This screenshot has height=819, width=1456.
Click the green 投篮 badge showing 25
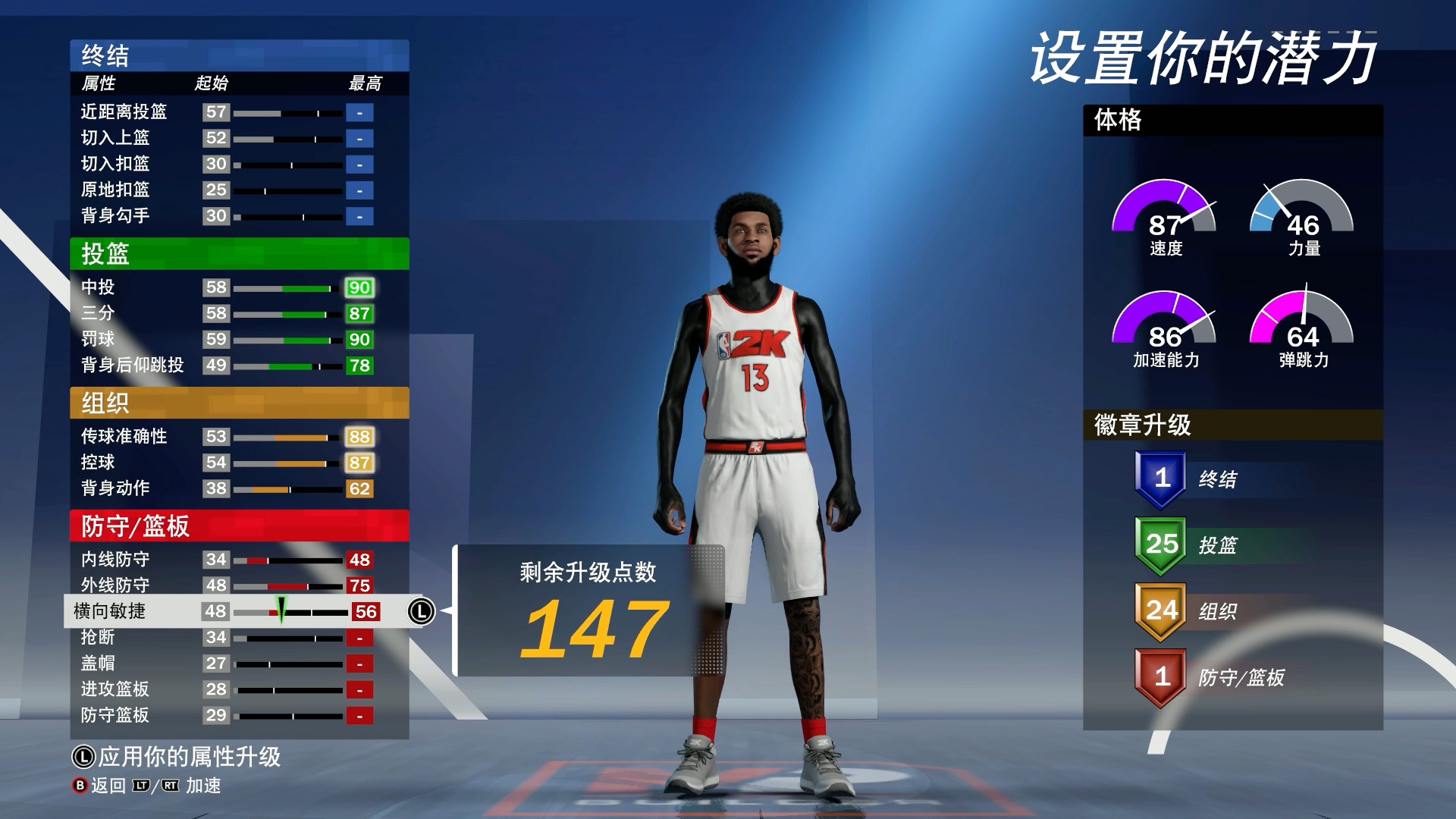pyautogui.click(x=1159, y=544)
